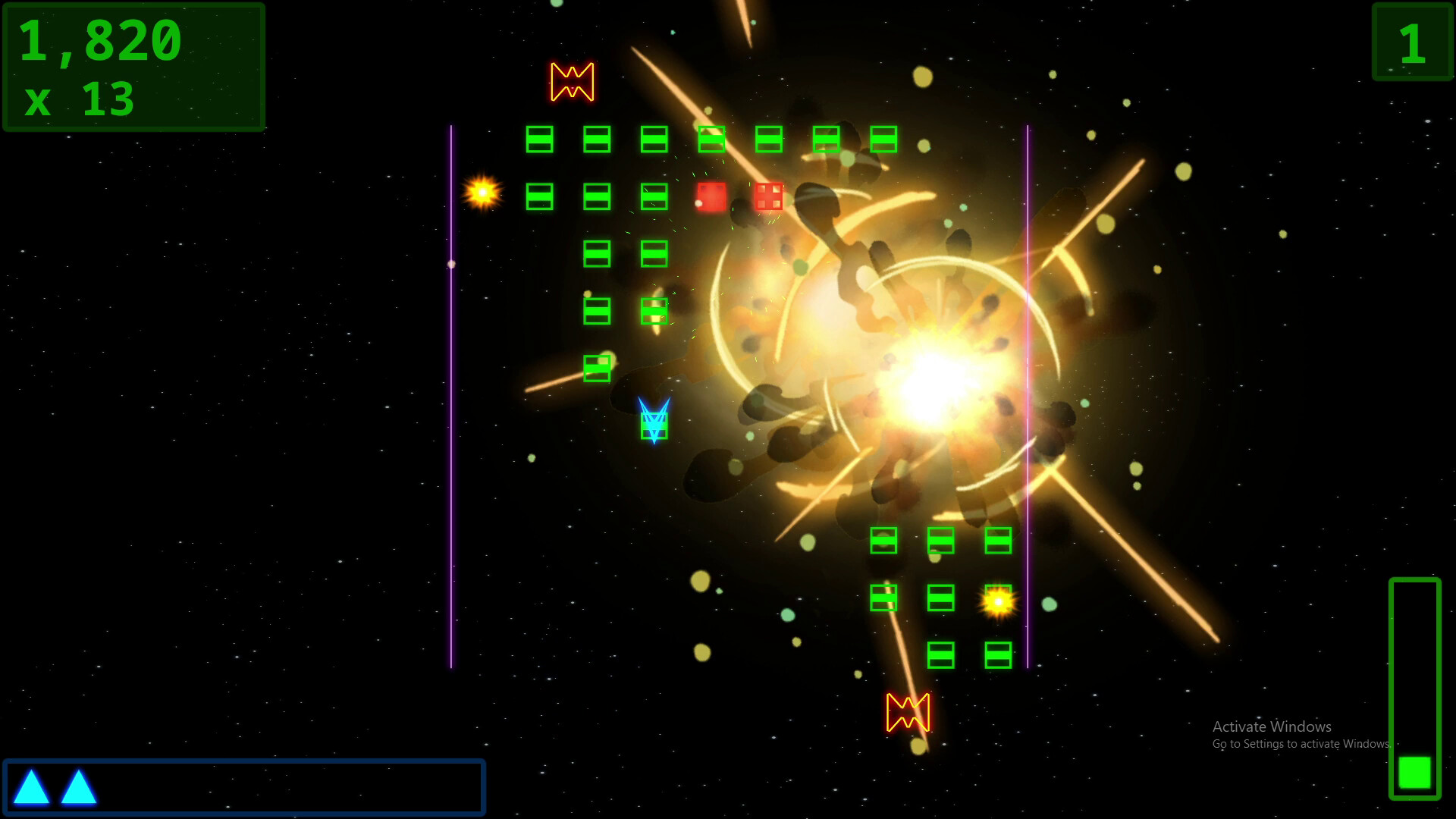Click the solid red block in the grid
This screenshot has height=819, width=1456.
(x=710, y=197)
